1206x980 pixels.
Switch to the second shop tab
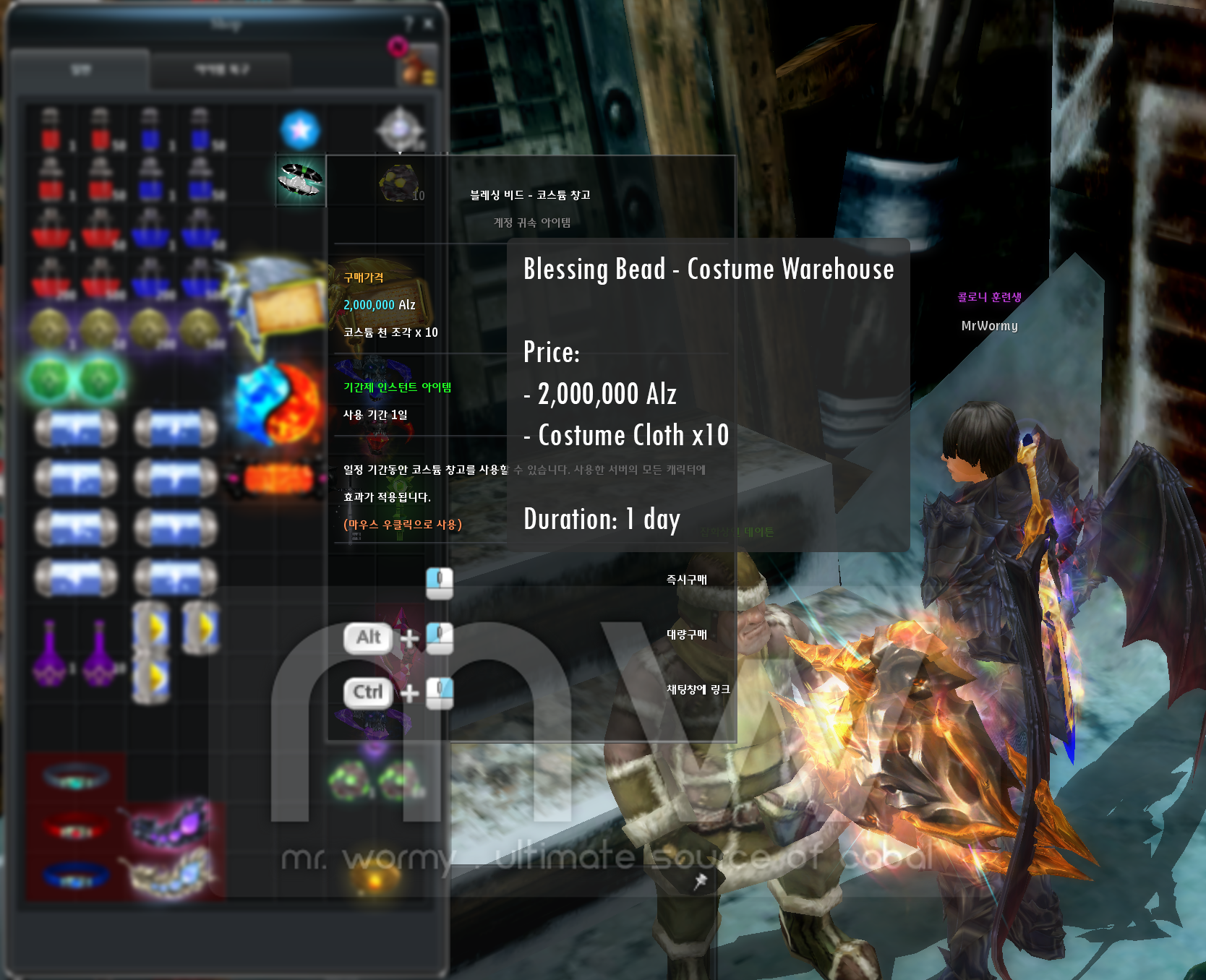(221, 70)
